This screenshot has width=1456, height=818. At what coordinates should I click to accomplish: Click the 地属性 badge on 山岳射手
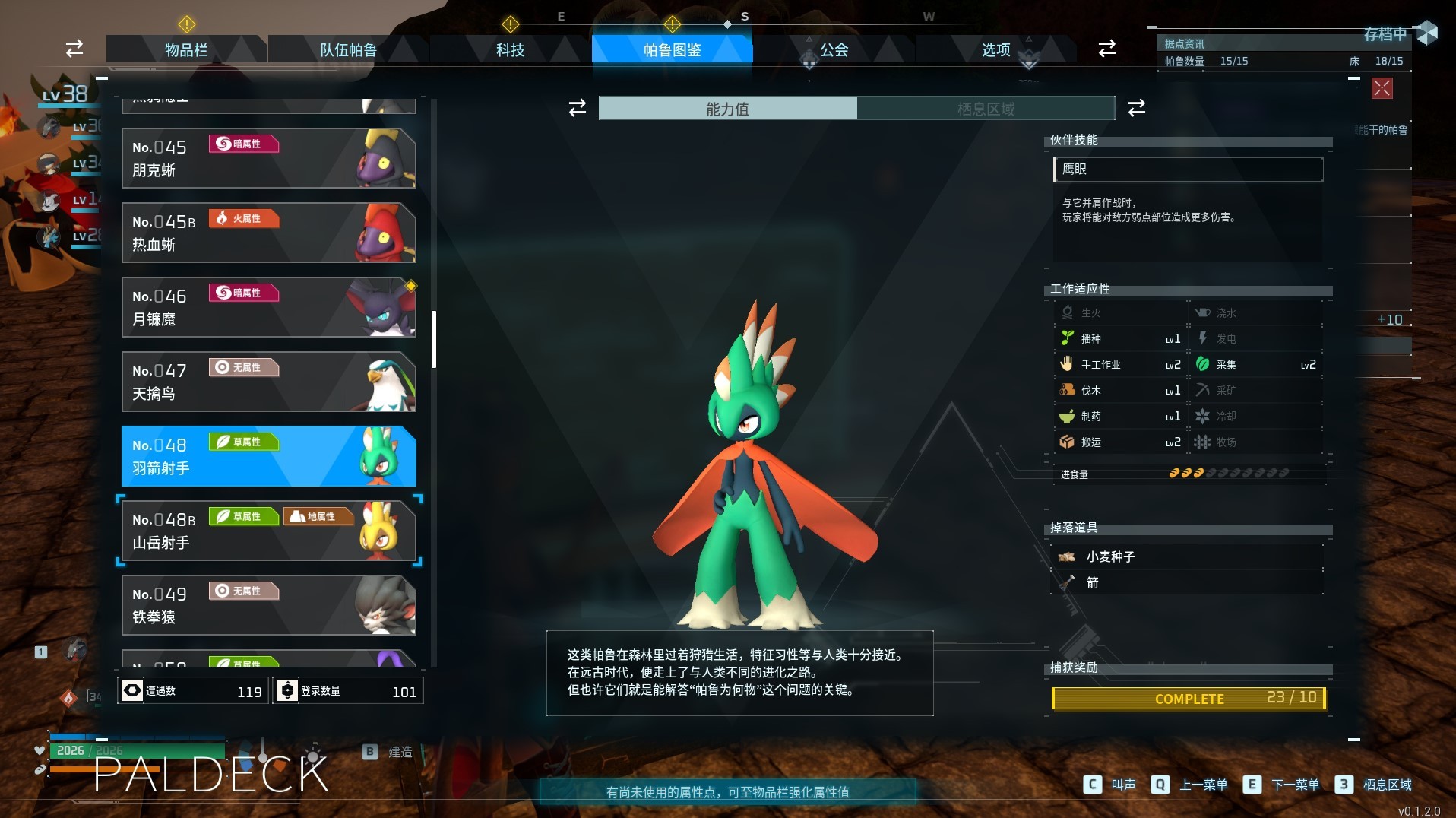click(317, 516)
